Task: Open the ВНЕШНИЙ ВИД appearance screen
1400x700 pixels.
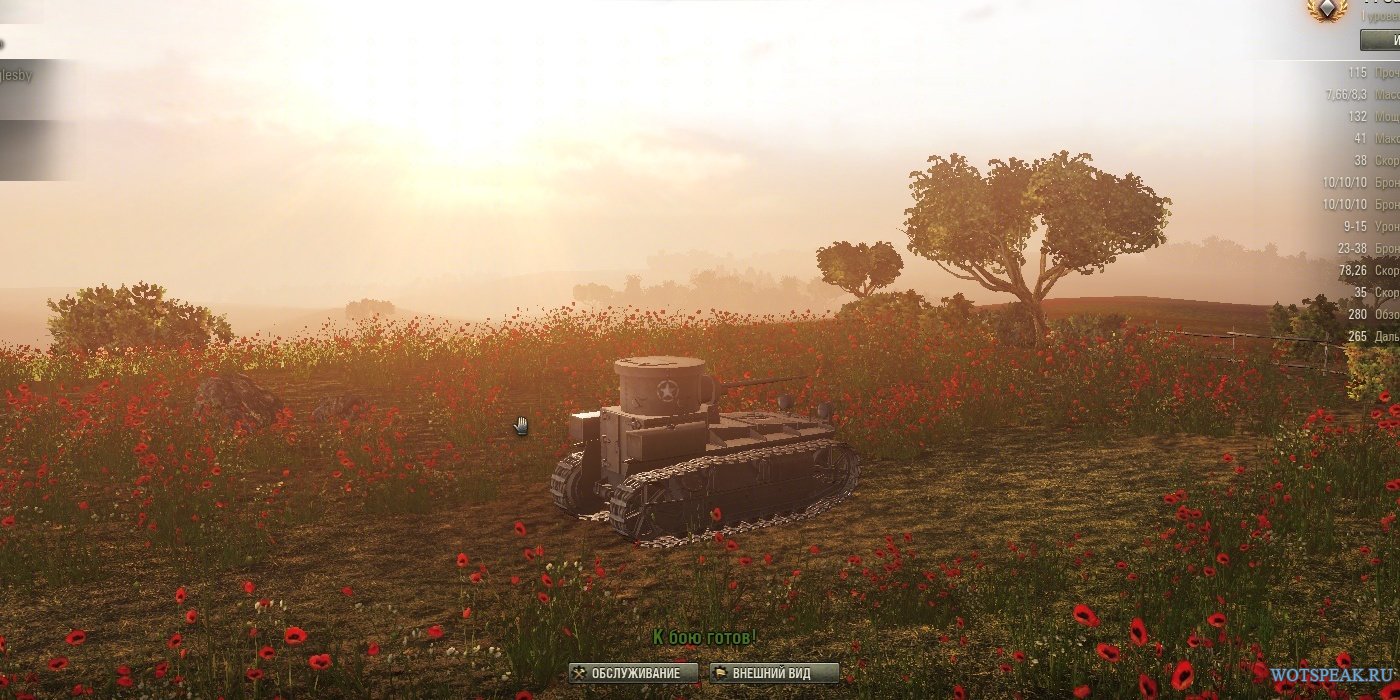Action: pos(774,673)
